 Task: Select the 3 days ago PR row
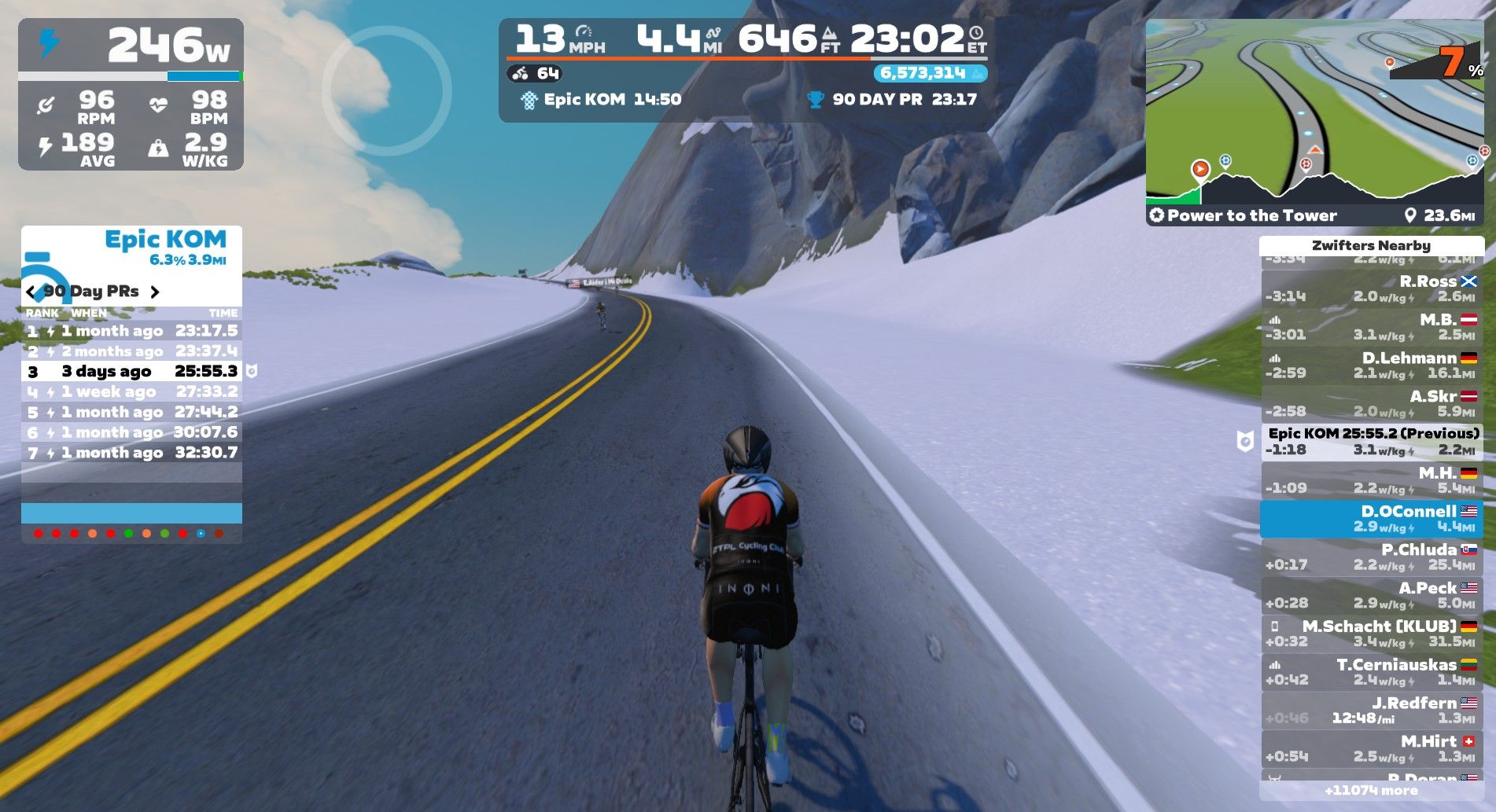tap(131, 372)
